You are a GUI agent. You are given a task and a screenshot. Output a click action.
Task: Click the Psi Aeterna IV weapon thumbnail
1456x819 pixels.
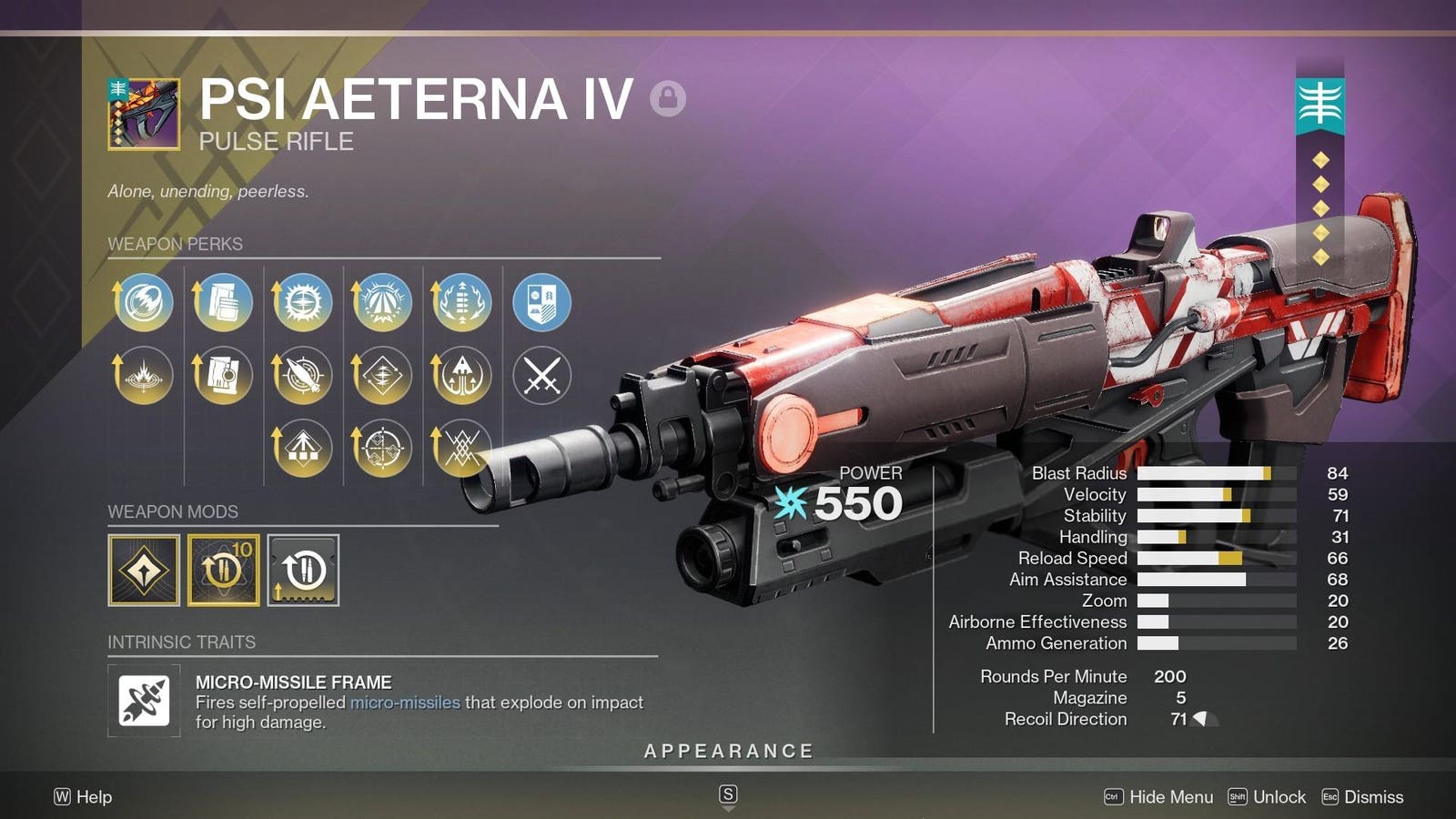(x=144, y=114)
